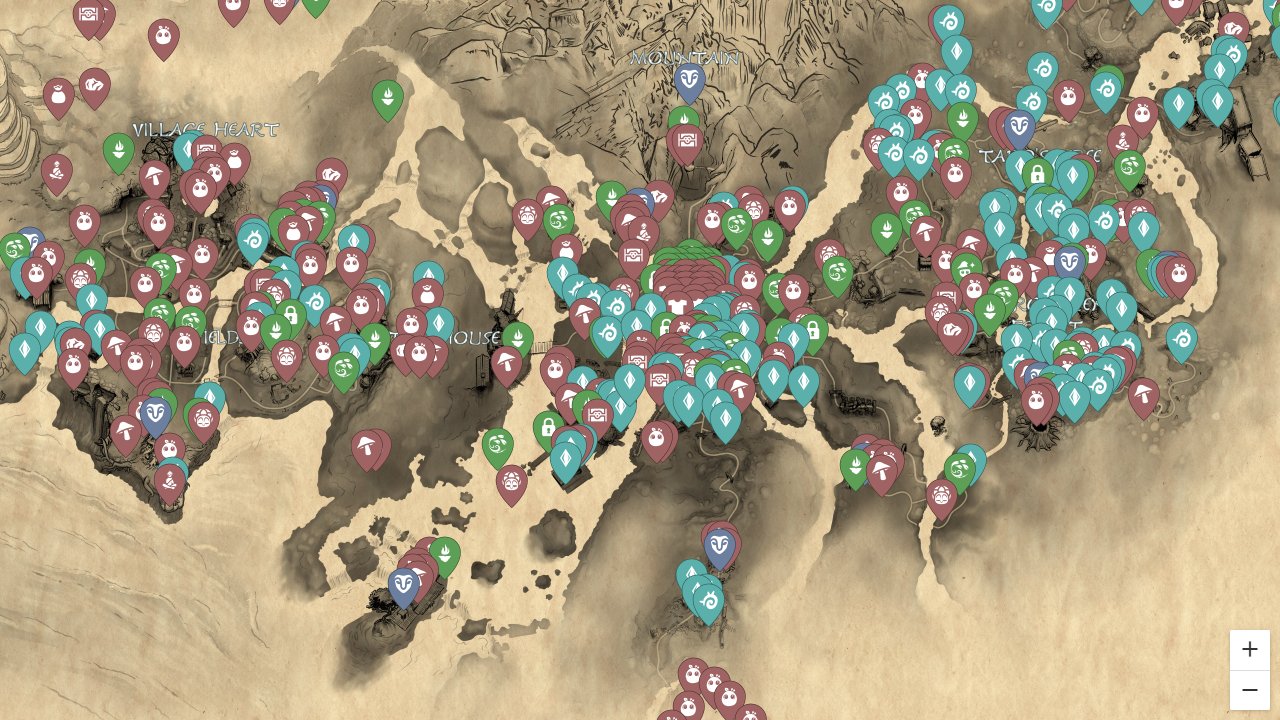Select the meditating figure pin near Taro's Tree
Screen dimensions: 1280x720
1121,142
